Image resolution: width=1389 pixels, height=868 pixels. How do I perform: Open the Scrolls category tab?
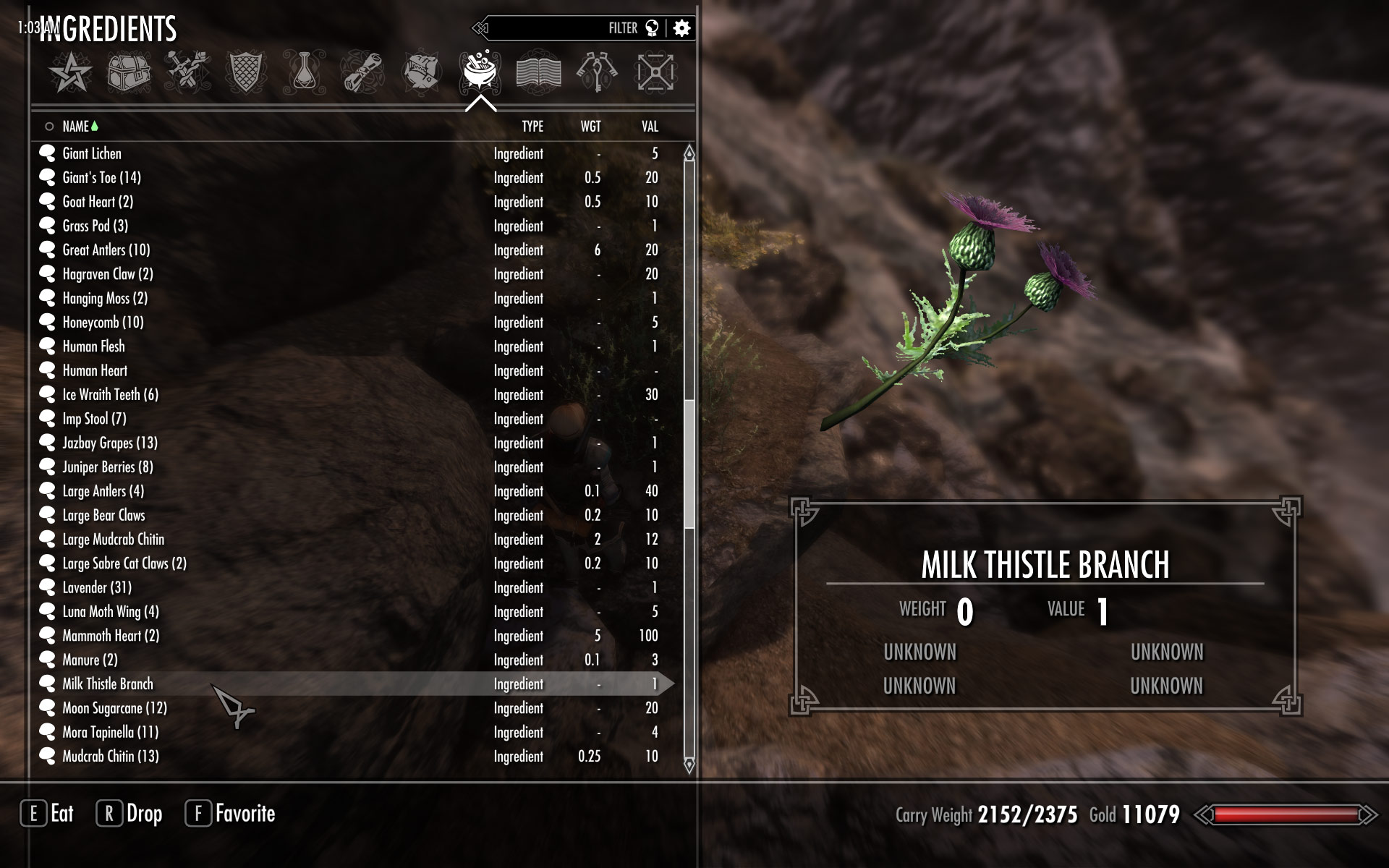point(363,73)
